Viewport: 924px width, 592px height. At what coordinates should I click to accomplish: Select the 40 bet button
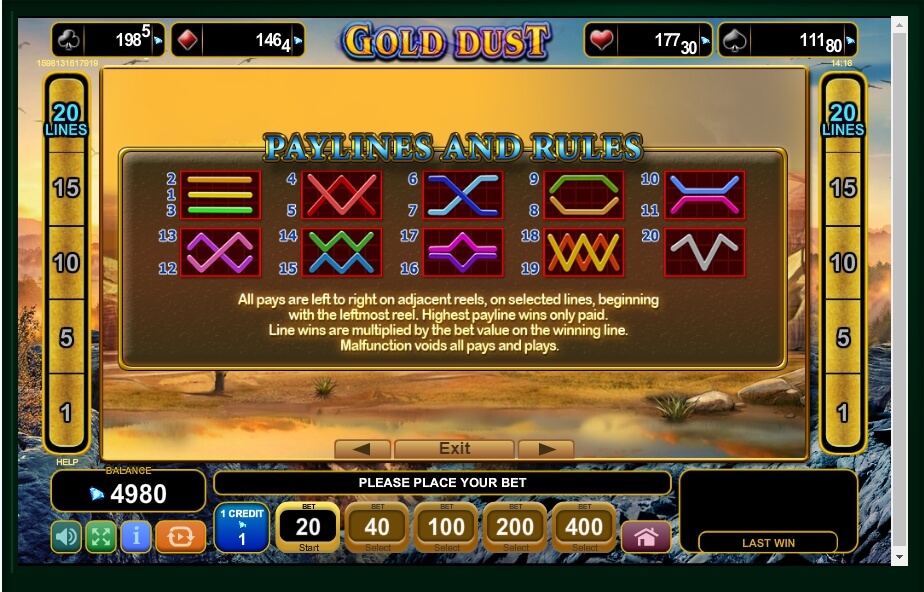[377, 527]
